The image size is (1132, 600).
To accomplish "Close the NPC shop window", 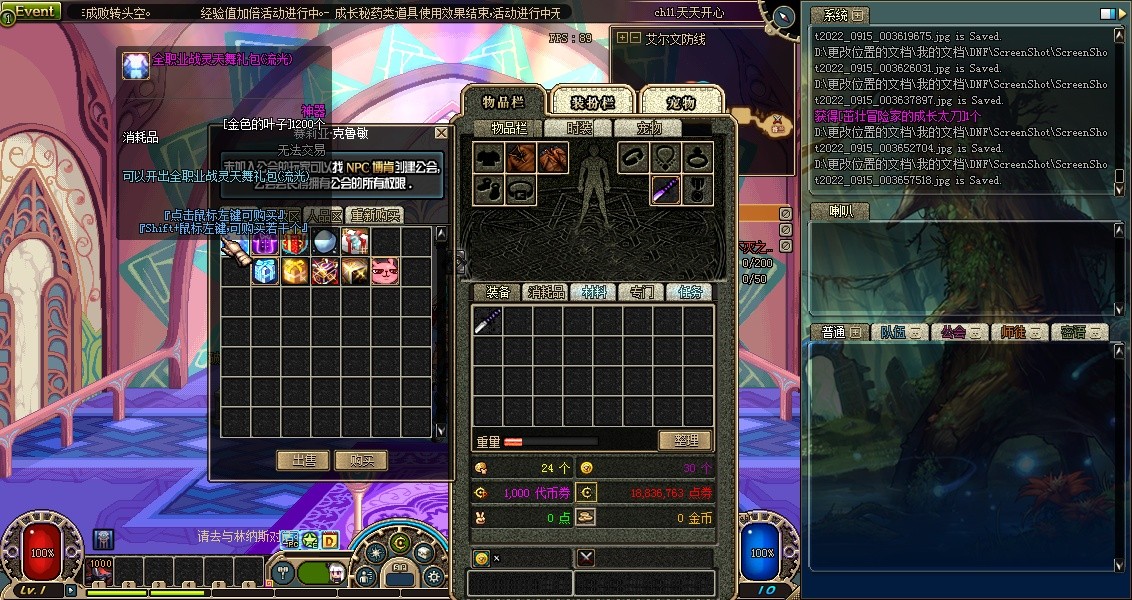I will click(441, 133).
